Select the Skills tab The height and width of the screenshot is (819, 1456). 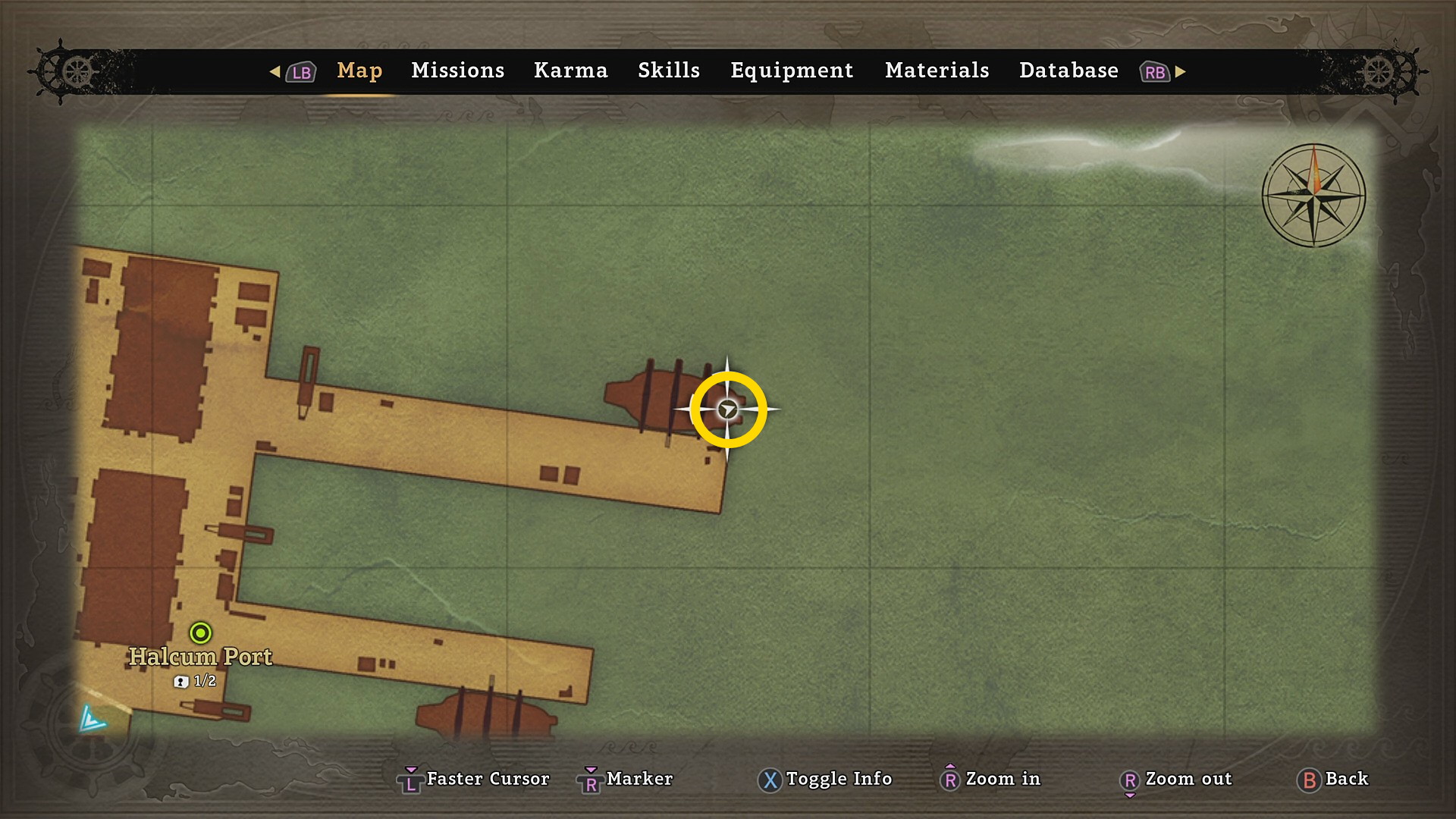point(668,71)
